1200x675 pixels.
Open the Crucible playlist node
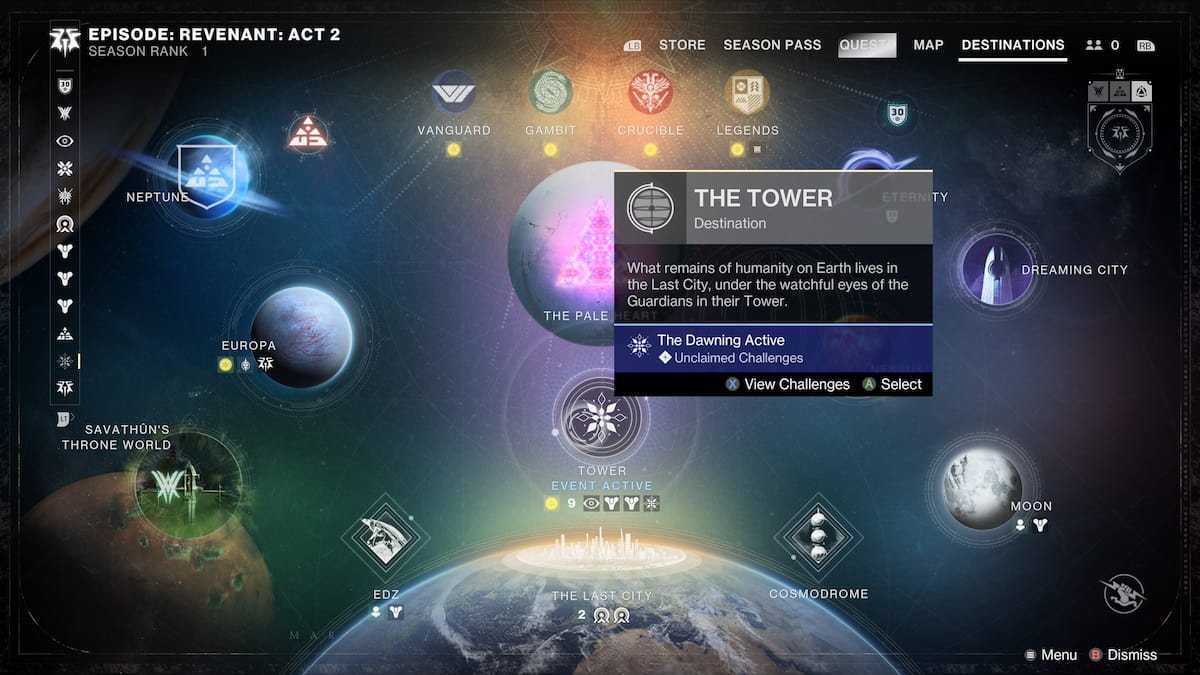[x=650, y=93]
